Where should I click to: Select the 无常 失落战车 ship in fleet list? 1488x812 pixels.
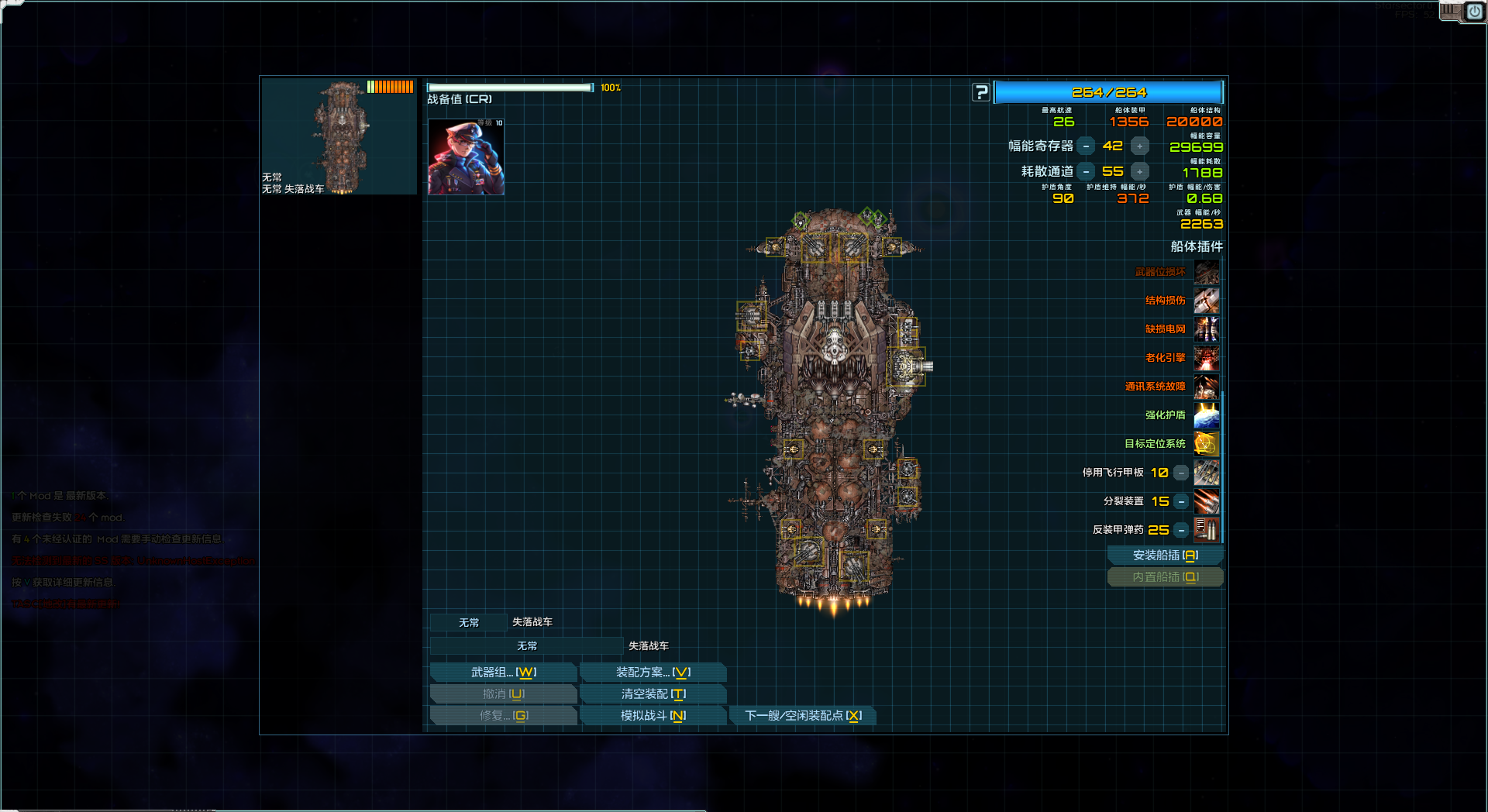point(339,136)
